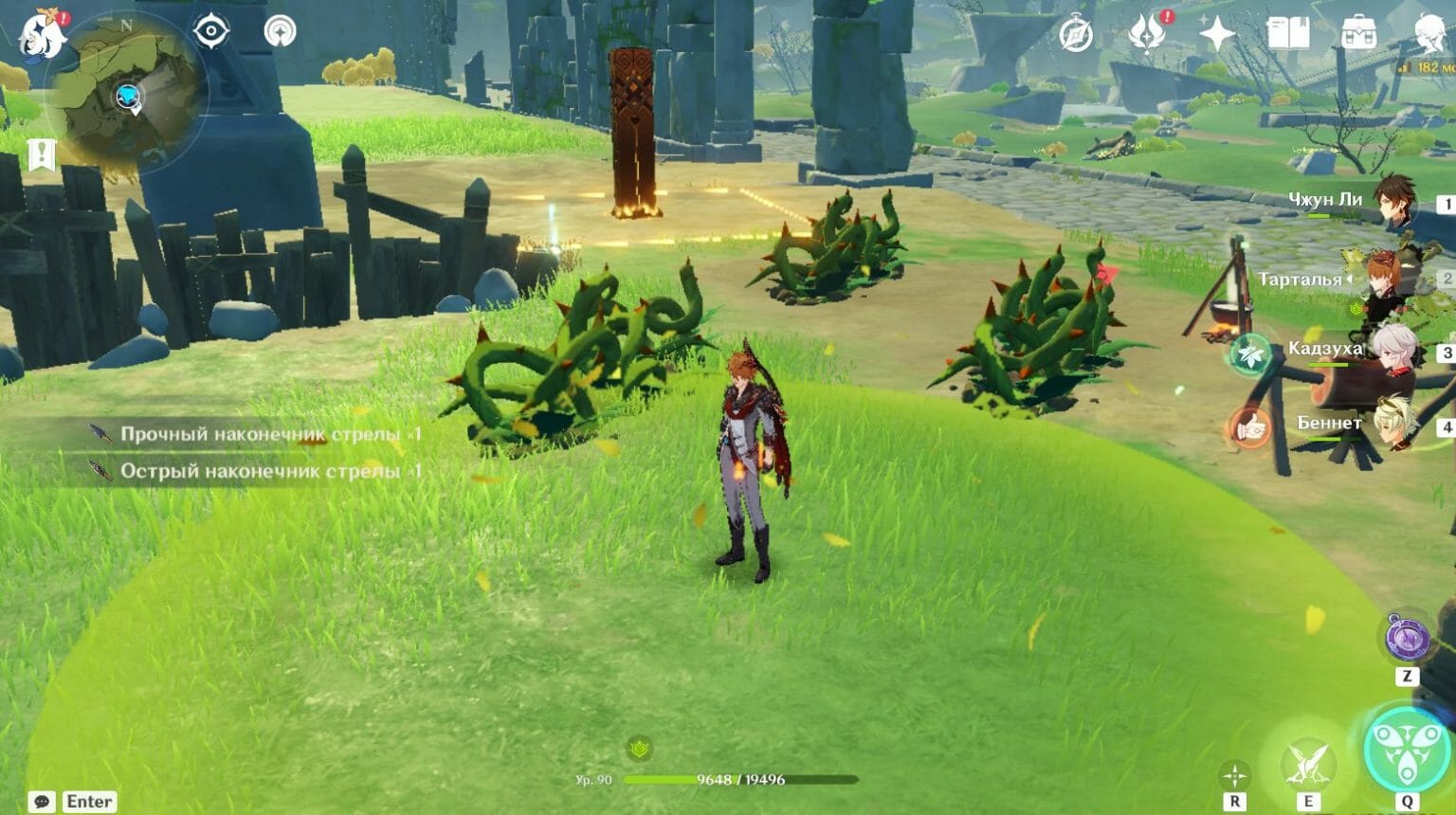The height and width of the screenshot is (815, 1456).
Task: Click the pickup notification Прочный наконечник стрелы
Action: pyautogui.click(x=254, y=434)
